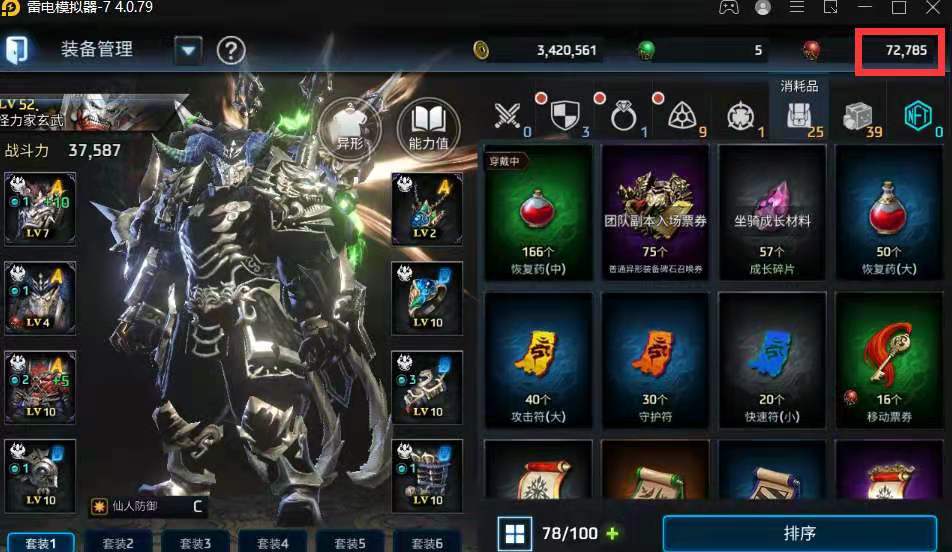This screenshot has height=552, width=952.
Task: Select the 坐骑成长材料 item slot
Action: (x=772, y=212)
